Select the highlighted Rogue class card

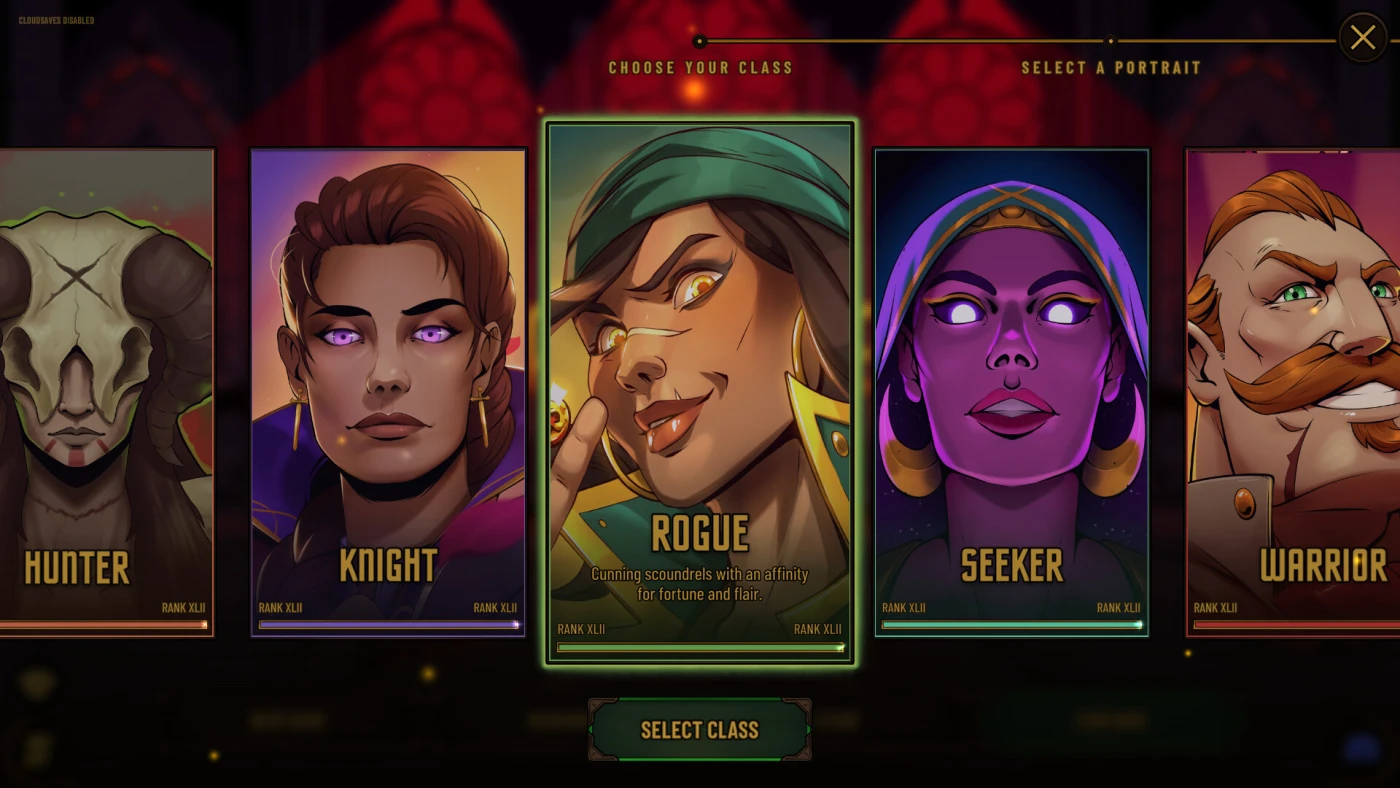(x=699, y=392)
